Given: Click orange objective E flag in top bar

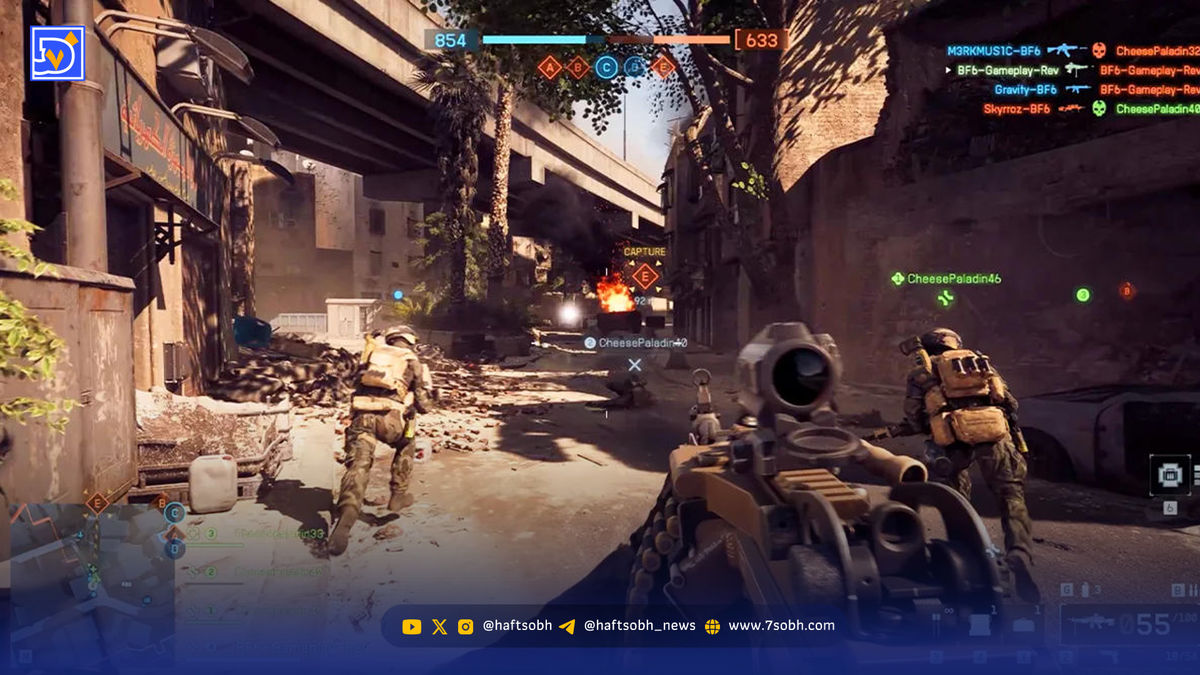Looking at the screenshot, I should click(663, 67).
